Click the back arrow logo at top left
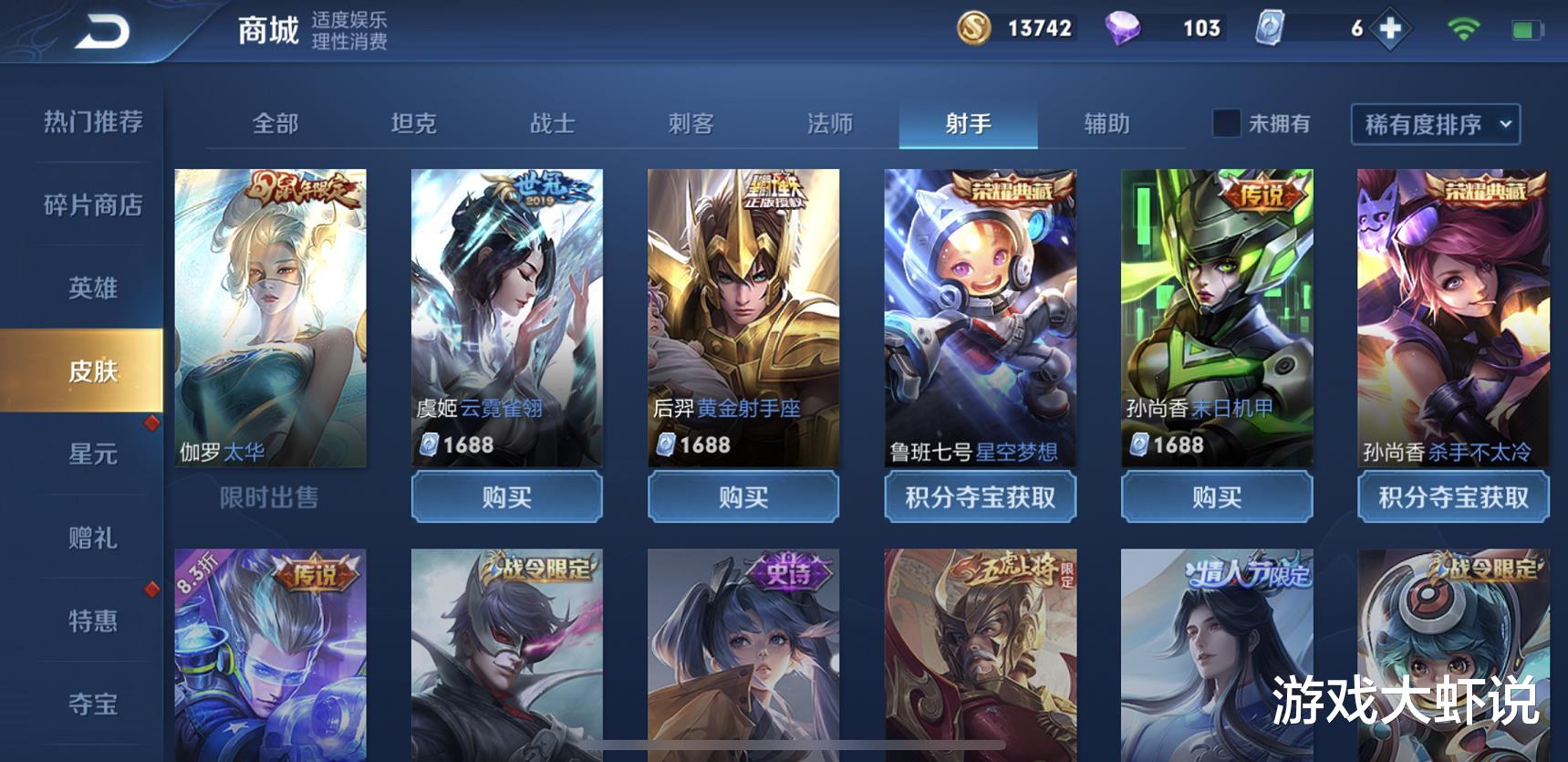This screenshot has height=762, width=1568. 103,29
